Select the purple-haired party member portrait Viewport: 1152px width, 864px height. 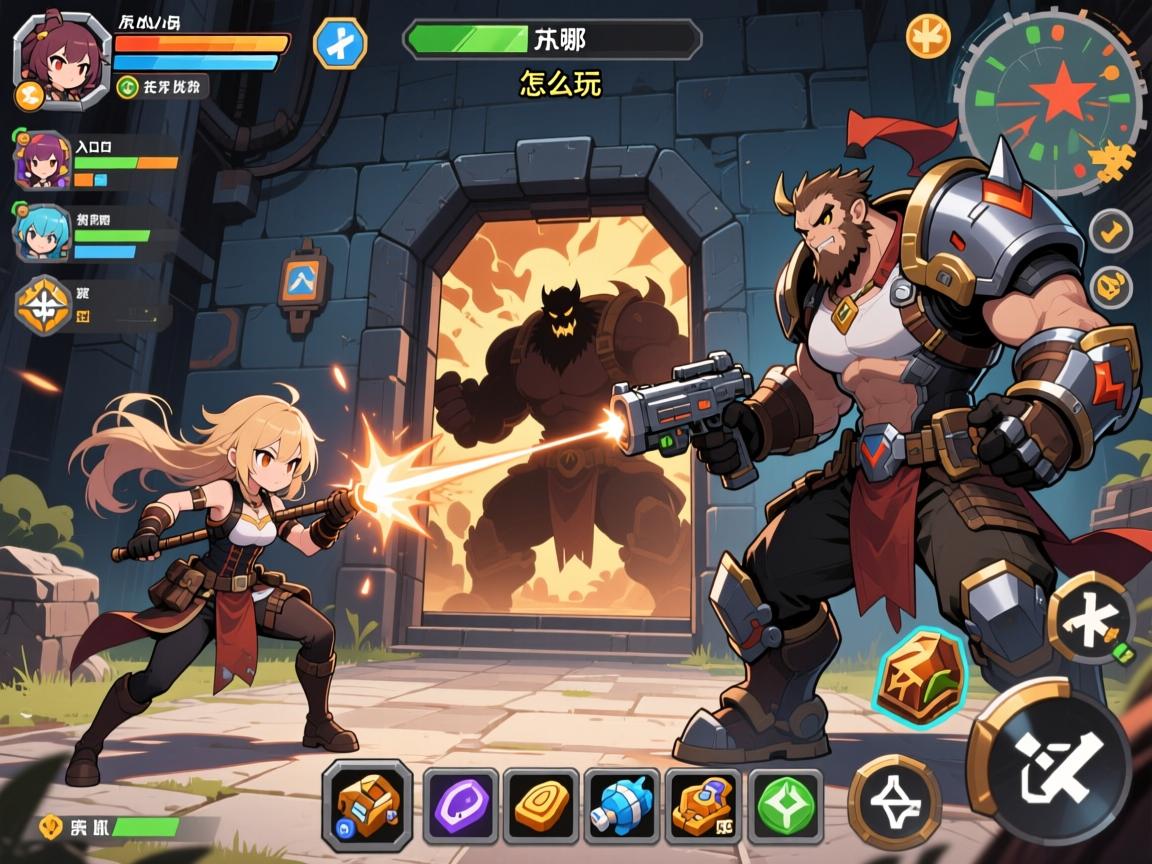[x=42, y=161]
